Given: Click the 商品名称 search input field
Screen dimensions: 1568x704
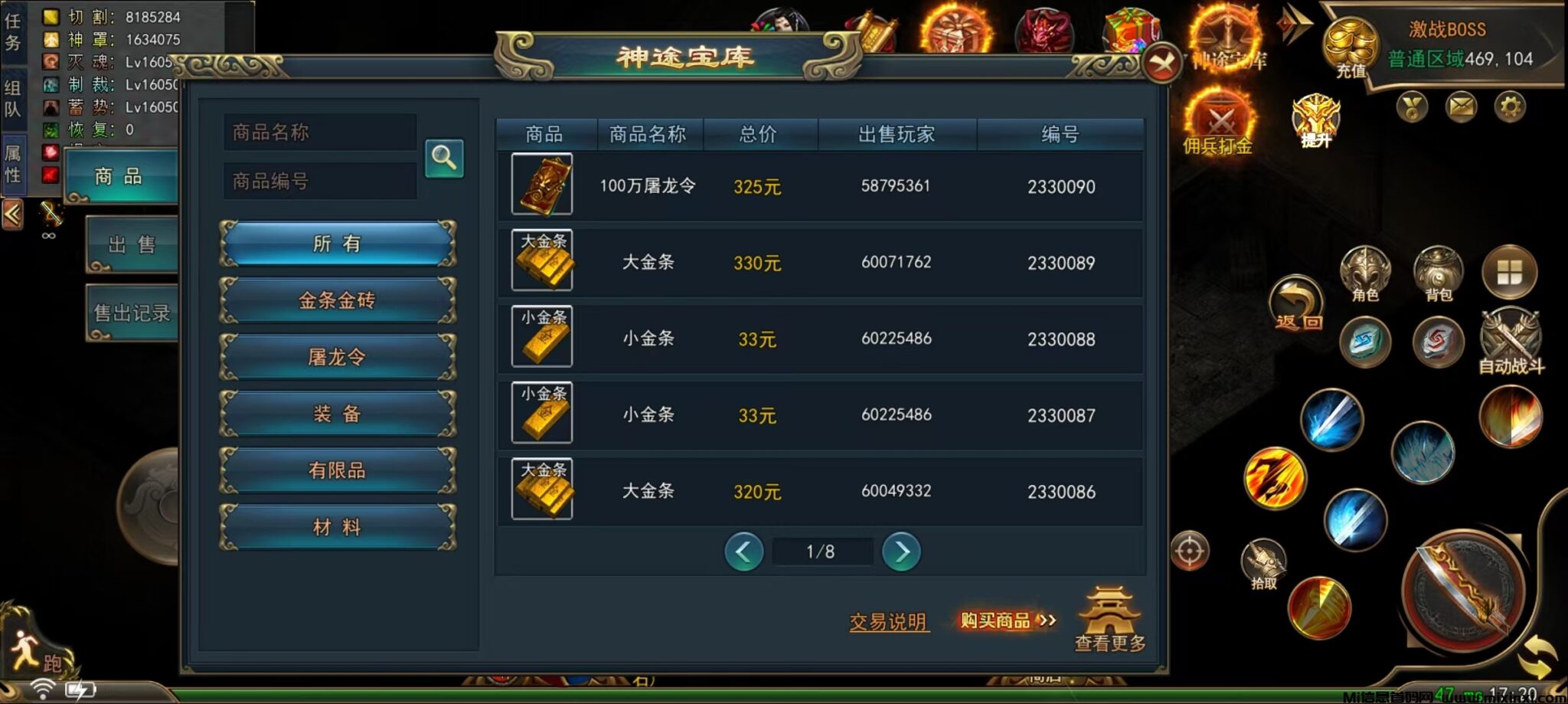Looking at the screenshot, I should tap(319, 132).
